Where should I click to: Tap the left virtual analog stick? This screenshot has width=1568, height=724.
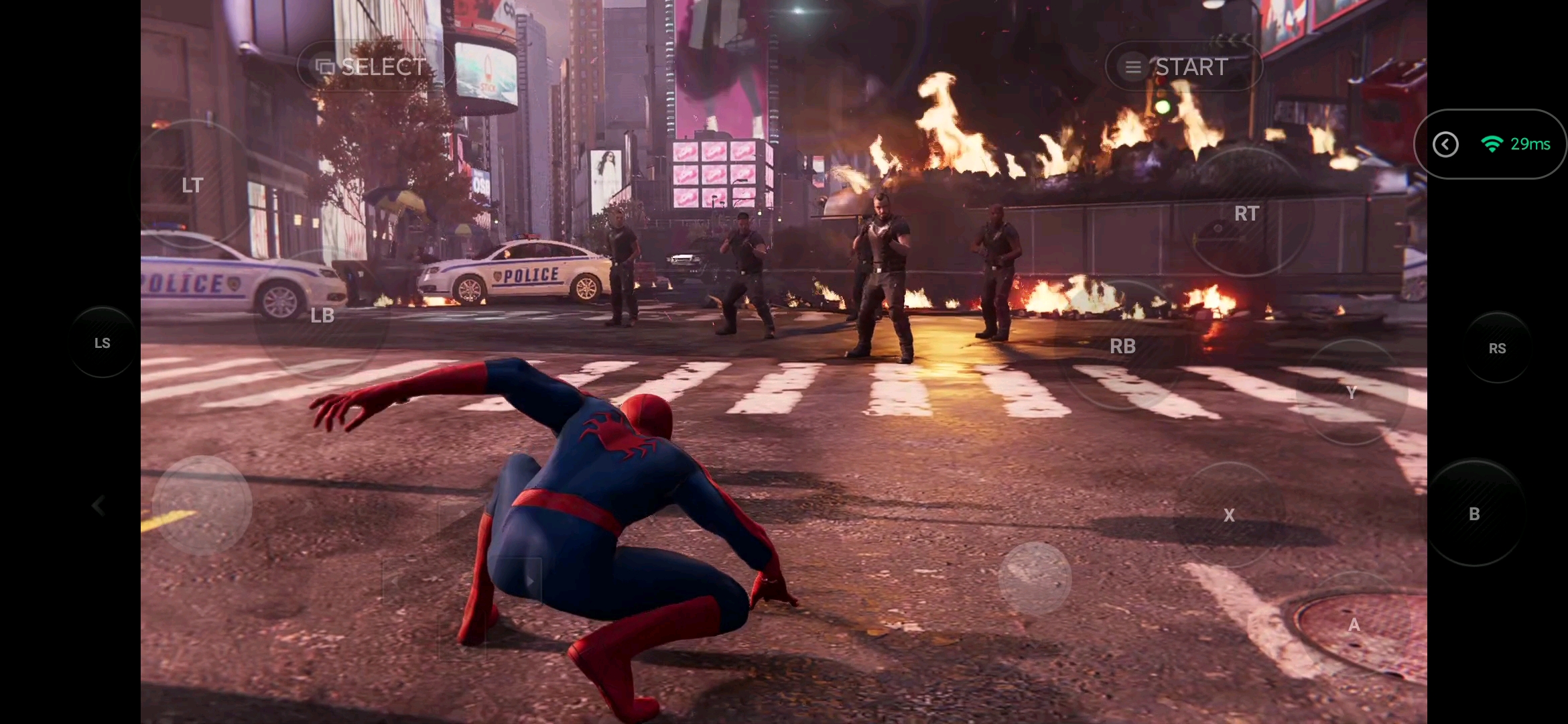(202, 505)
